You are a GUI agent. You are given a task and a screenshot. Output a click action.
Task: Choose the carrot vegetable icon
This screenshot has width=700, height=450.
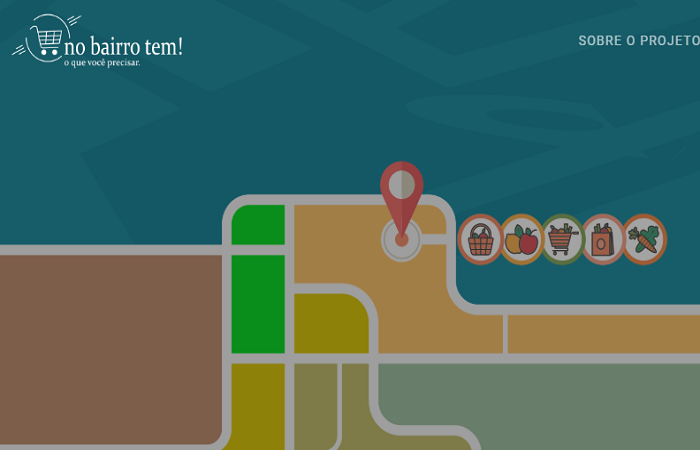coord(644,240)
